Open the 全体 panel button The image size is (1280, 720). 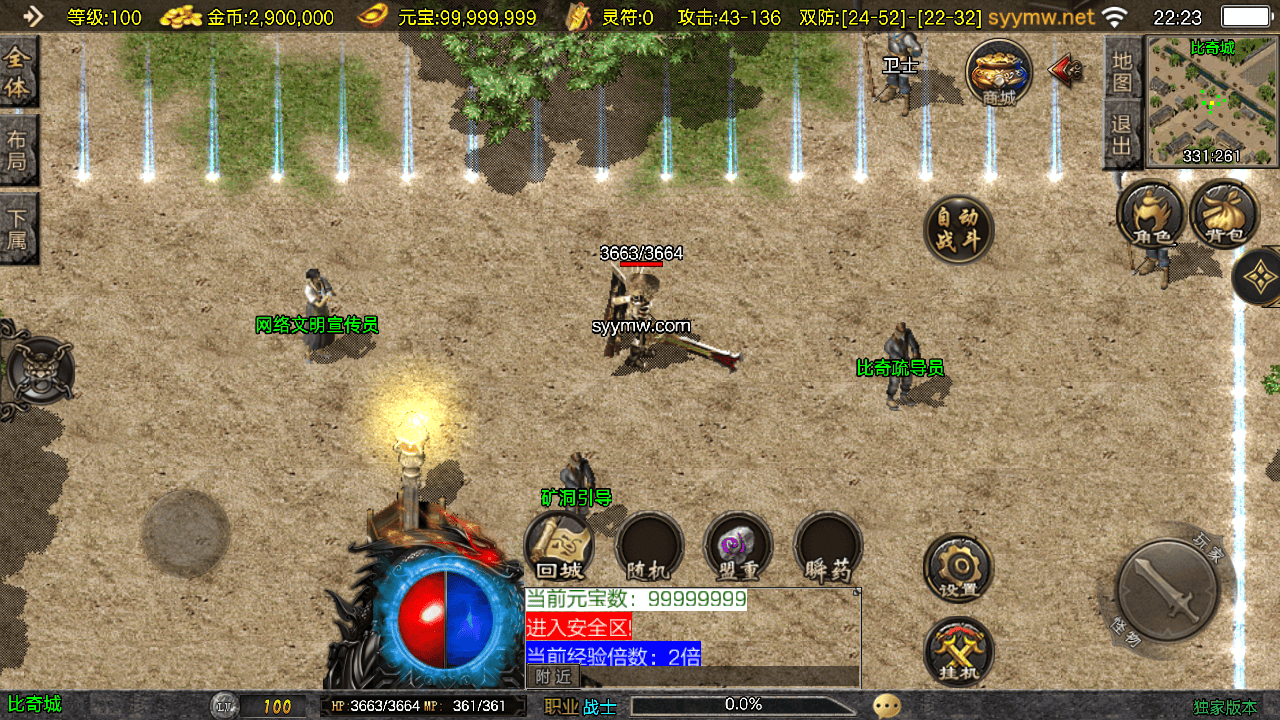[x=18, y=72]
